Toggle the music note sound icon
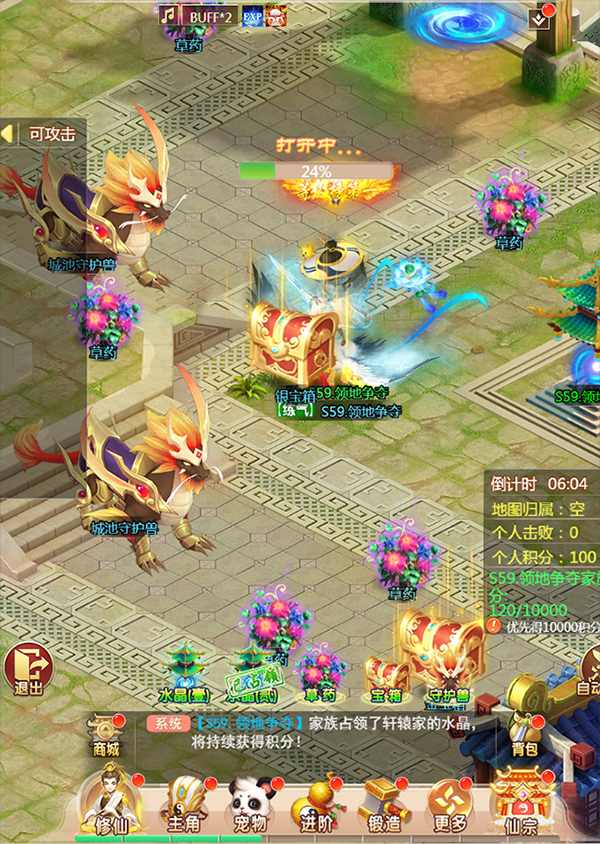The height and width of the screenshot is (844, 600). tap(169, 16)
